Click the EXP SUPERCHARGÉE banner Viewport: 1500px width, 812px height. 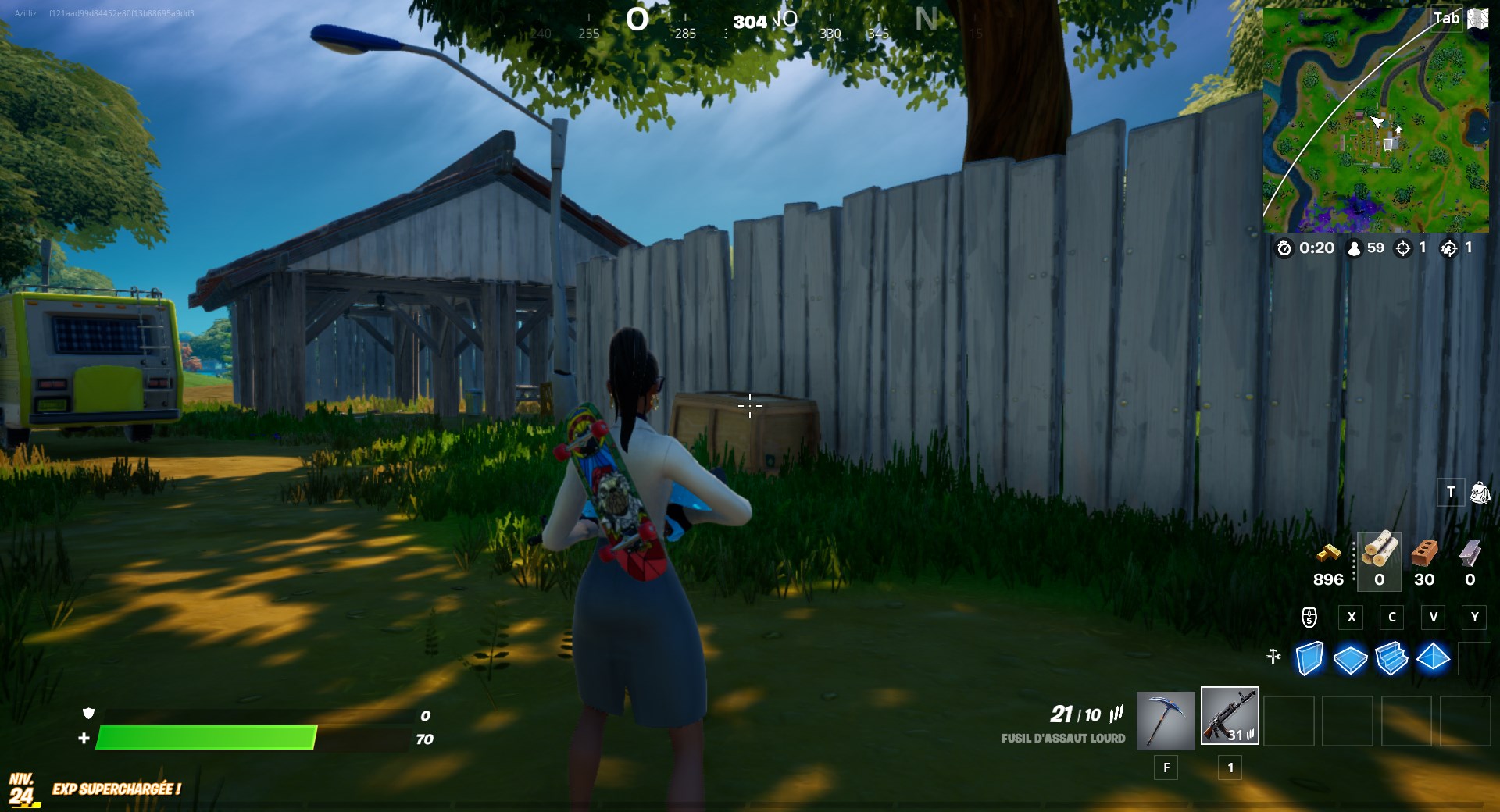116,789
